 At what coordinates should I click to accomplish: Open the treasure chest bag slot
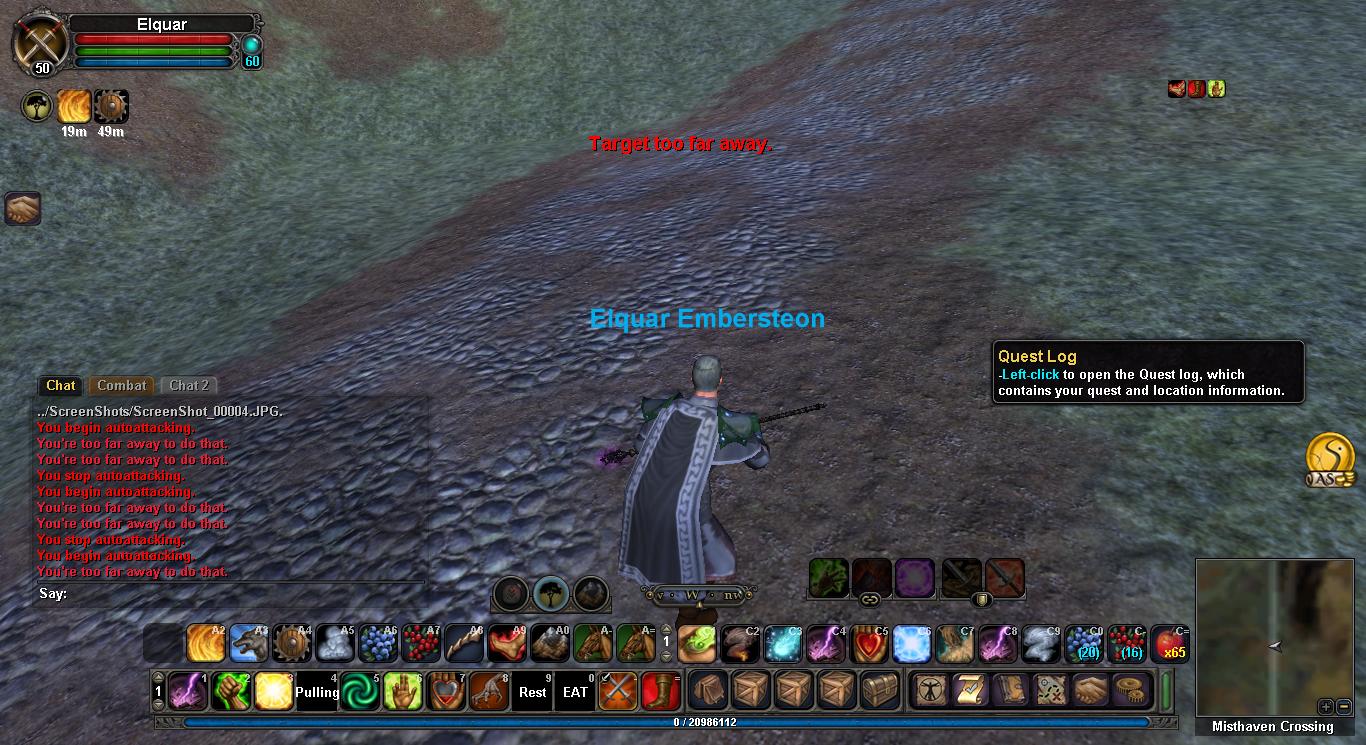(880, 691)
